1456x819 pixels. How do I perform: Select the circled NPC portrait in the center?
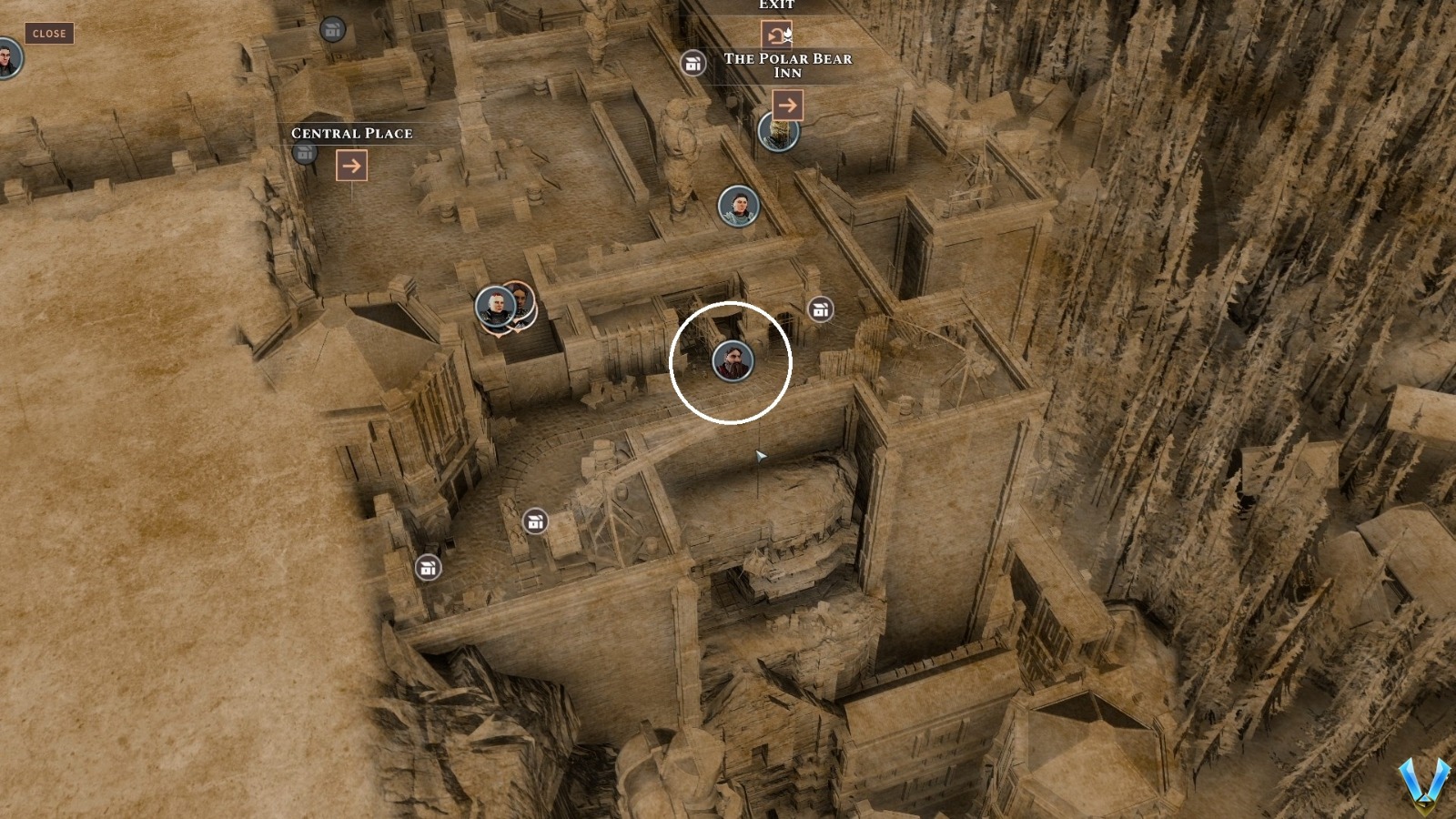tap(732, 361)
